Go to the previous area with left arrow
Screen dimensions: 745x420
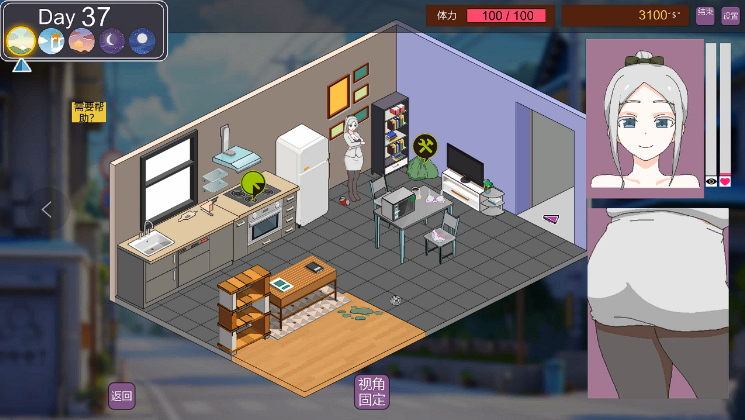pos(45,209)
